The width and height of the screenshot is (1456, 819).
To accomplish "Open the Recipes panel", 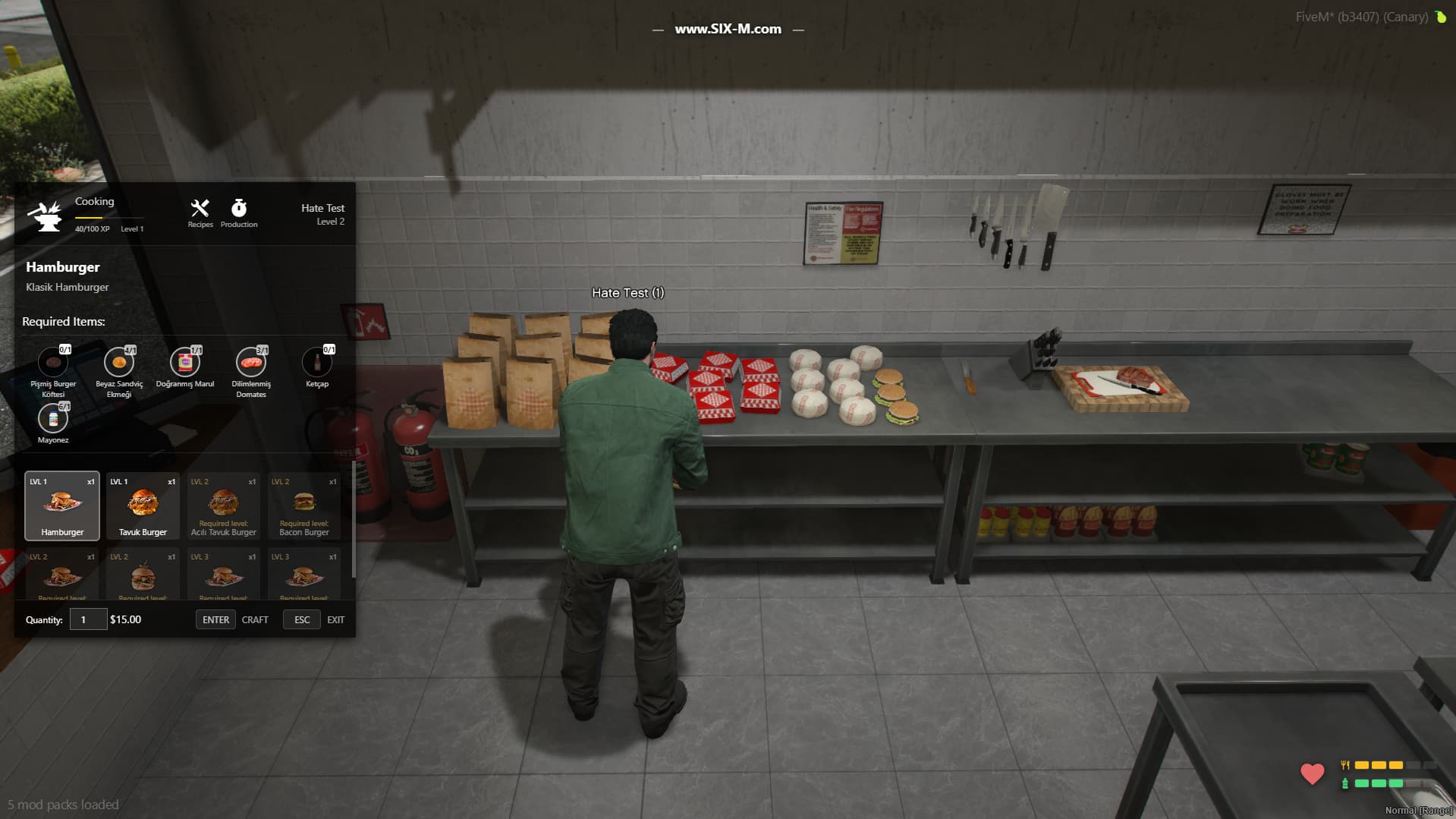I will point(200,211).
